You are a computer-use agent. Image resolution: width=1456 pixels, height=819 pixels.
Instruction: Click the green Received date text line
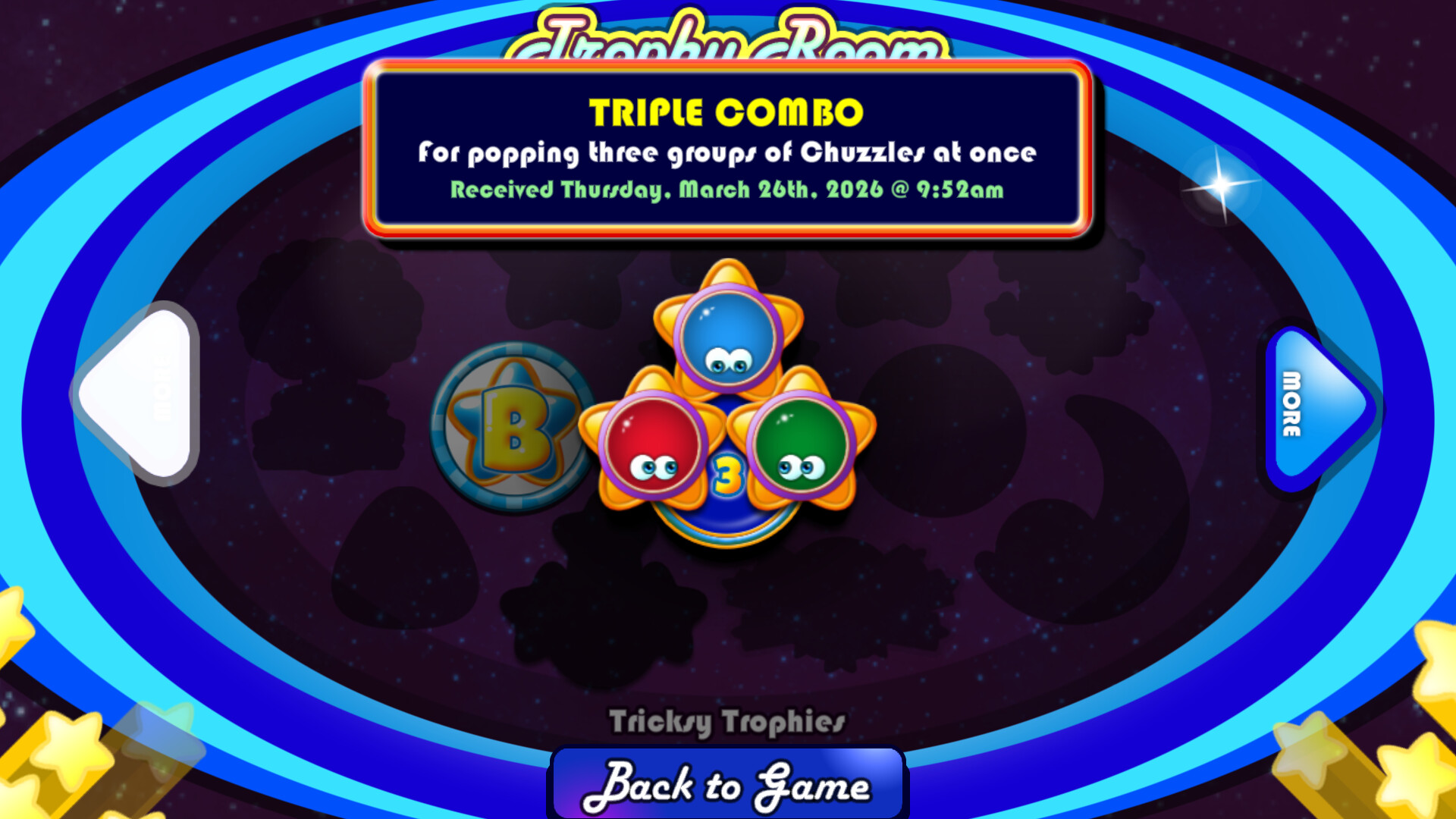[x=726, y=190]
